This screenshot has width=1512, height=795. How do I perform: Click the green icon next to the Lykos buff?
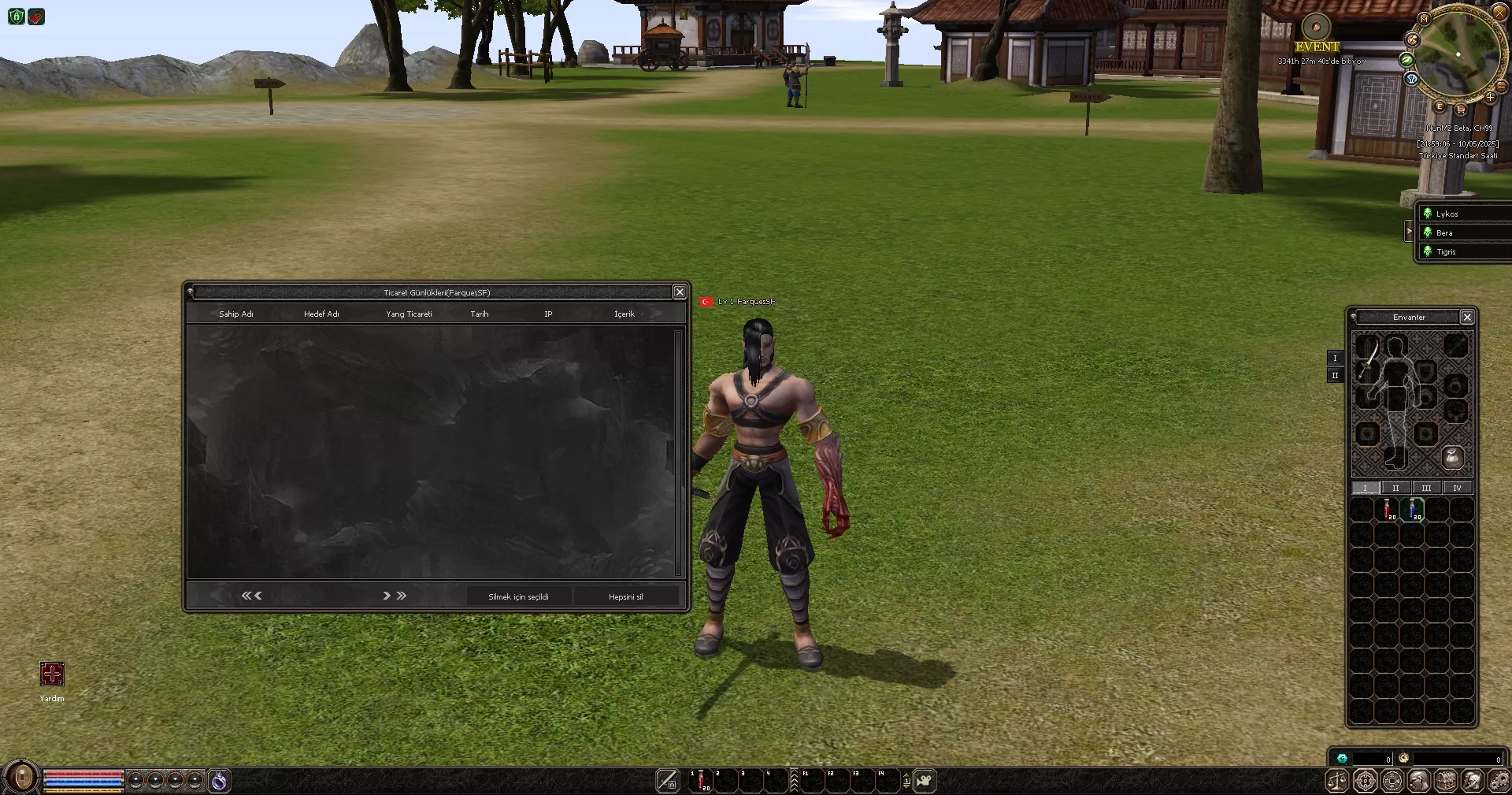click(x=1429, y=213)
